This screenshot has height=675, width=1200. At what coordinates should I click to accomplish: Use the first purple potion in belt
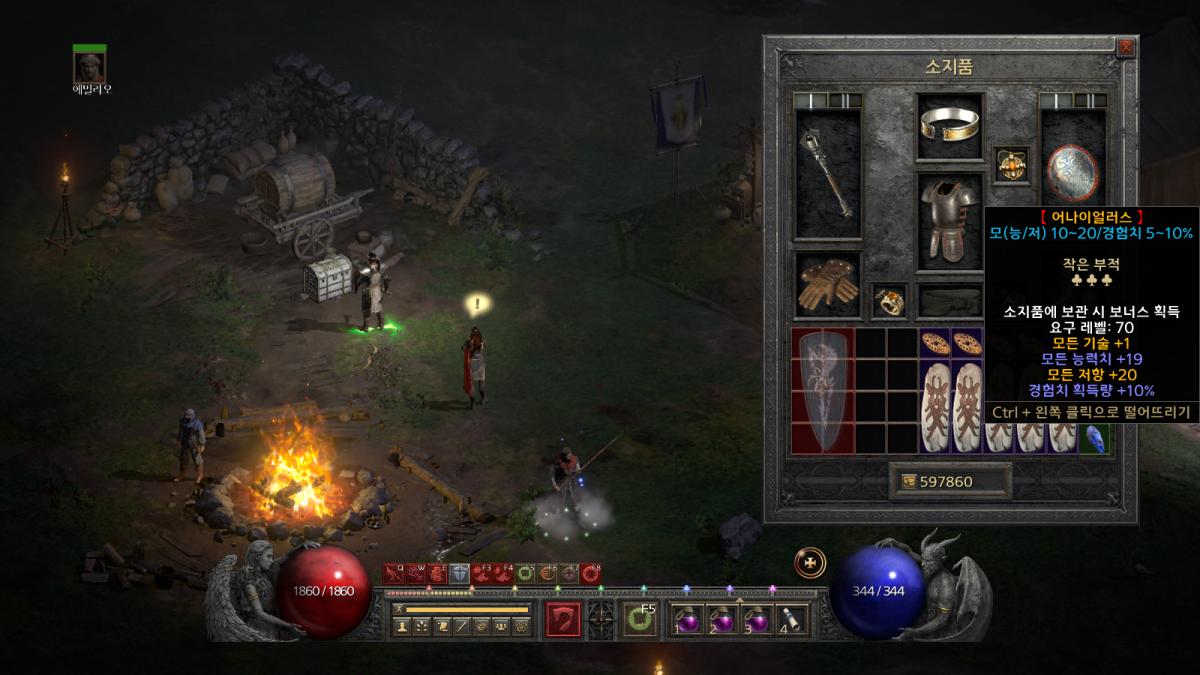coord(688,620)
